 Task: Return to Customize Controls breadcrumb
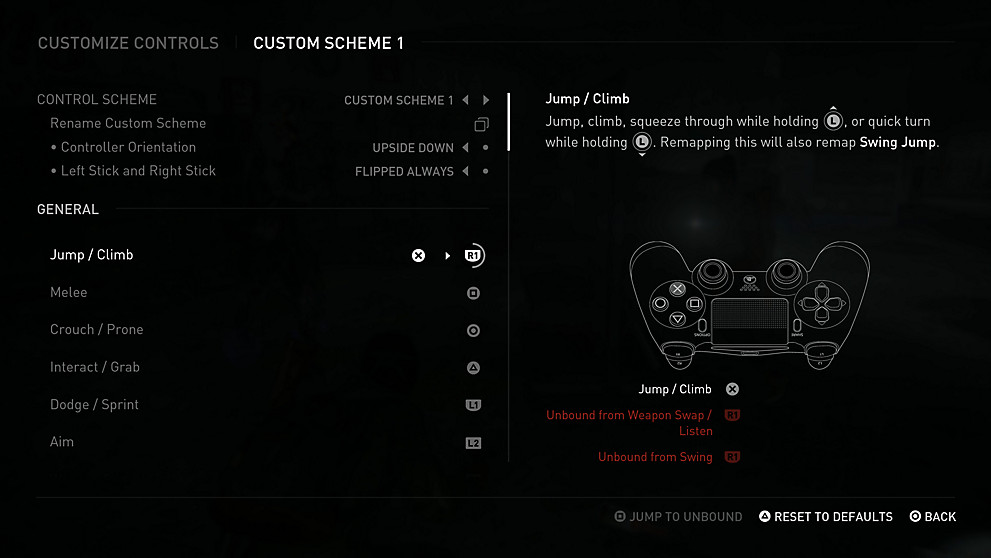pyautogui.click(x=128, y=43)
